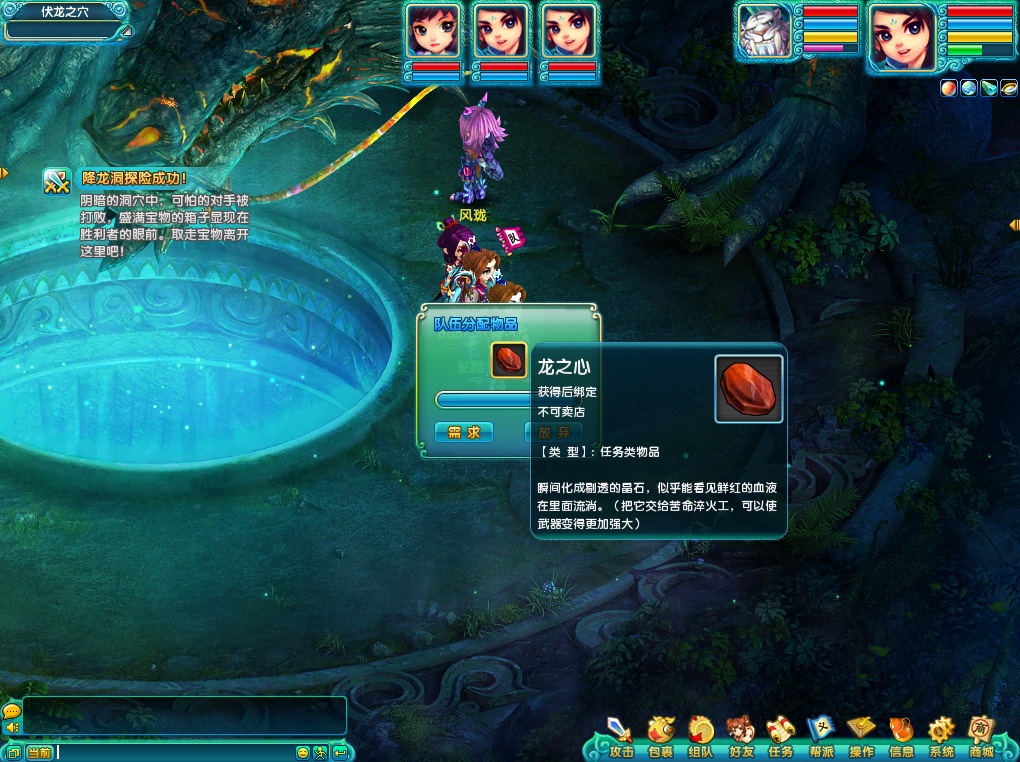
Task: Select the Dragon Heart item in loot window
Action: [x=509, y=360]
